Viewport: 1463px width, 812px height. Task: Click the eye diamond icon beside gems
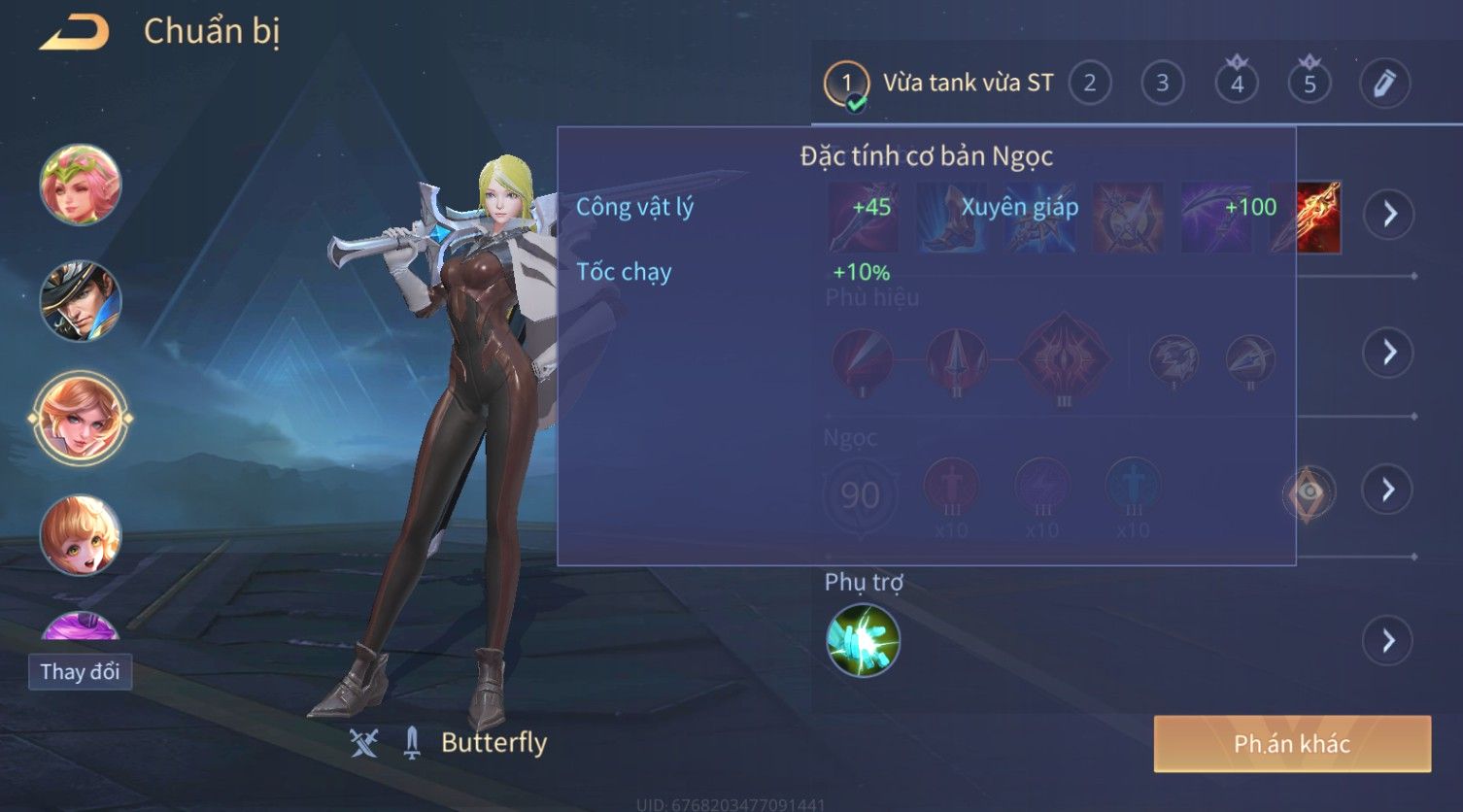(1309, 493)
